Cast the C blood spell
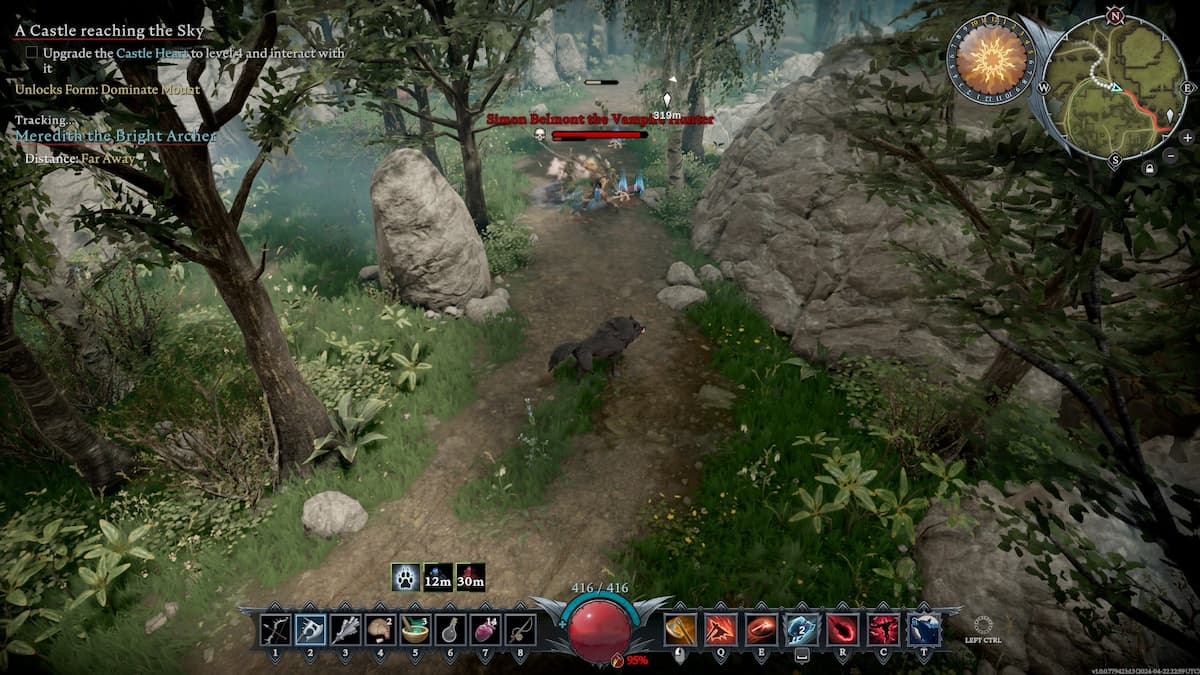 pyautogui.click(x=883, y=629)
